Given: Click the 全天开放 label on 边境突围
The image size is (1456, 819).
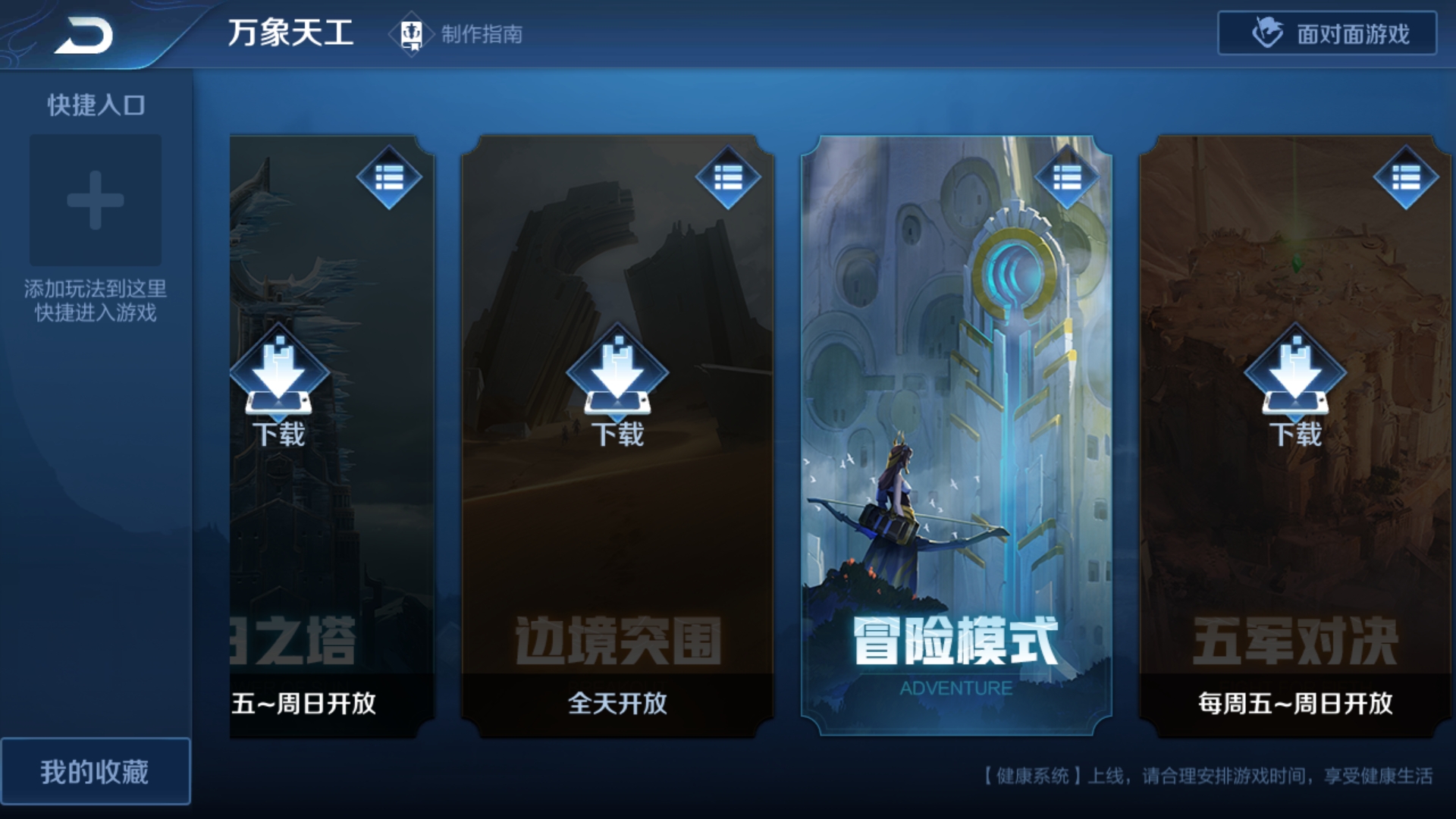Looking at the screenshot, I should point(618,704).
